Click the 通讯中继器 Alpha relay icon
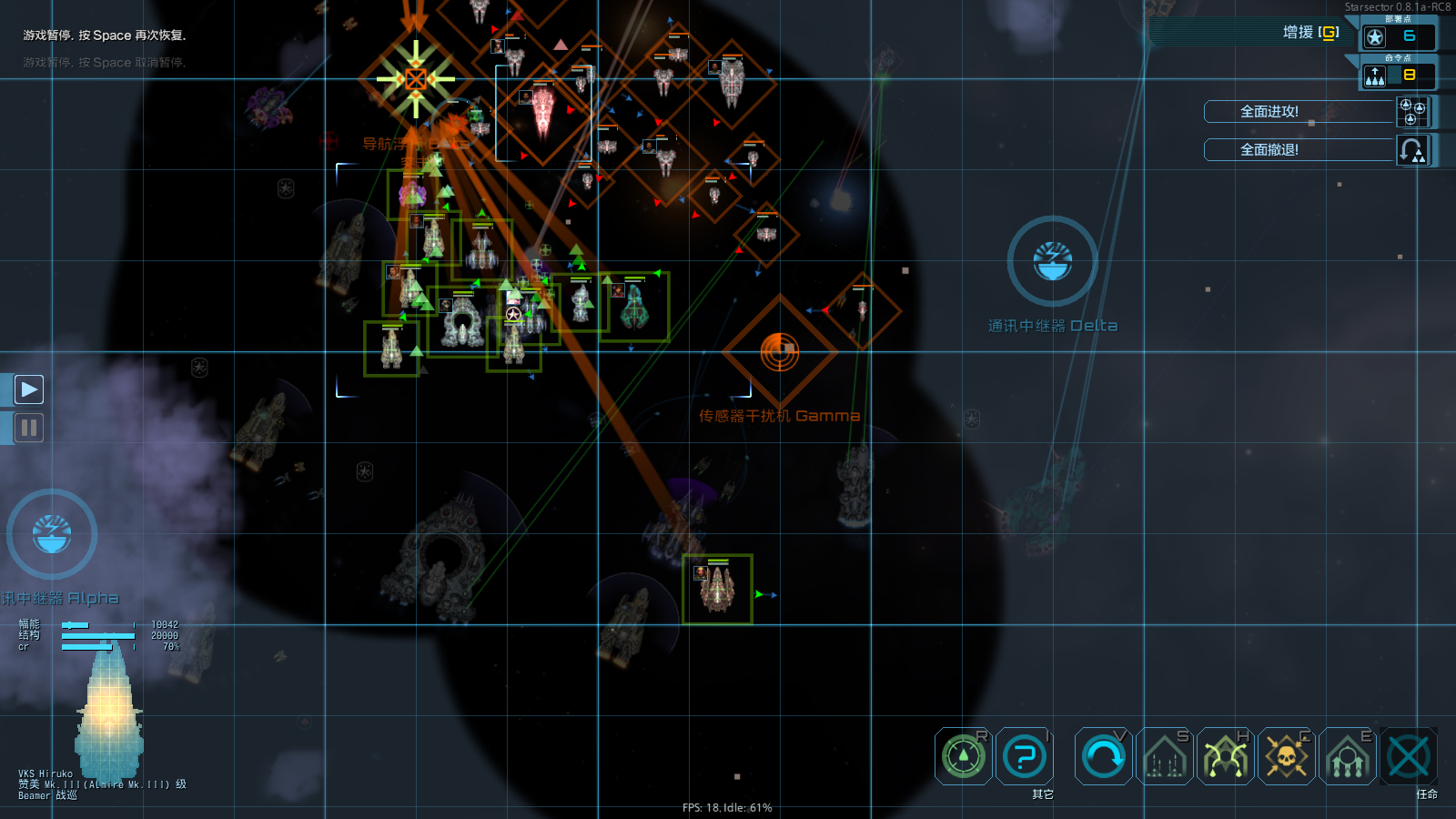This screenshot has width=1456, height=819. [52, 535]
